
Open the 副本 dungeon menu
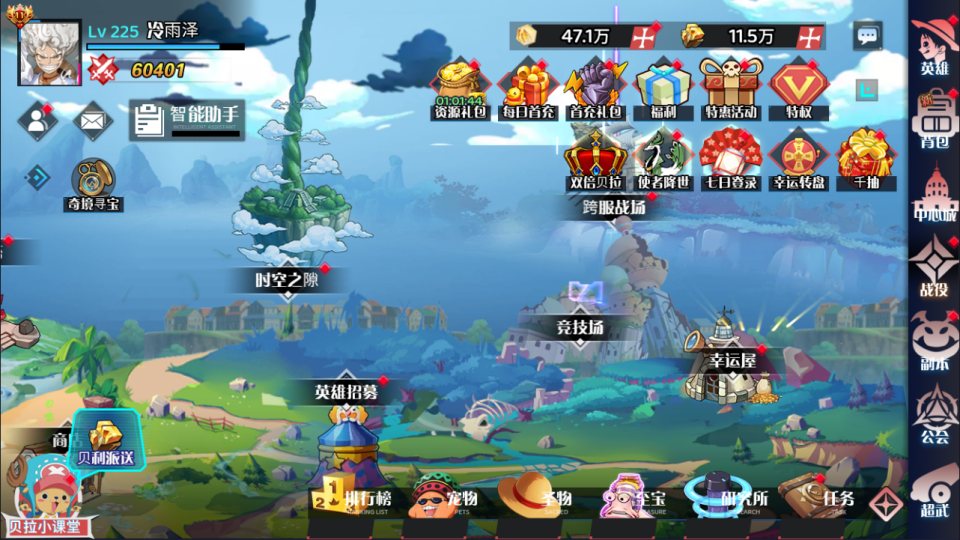[934, 341]
